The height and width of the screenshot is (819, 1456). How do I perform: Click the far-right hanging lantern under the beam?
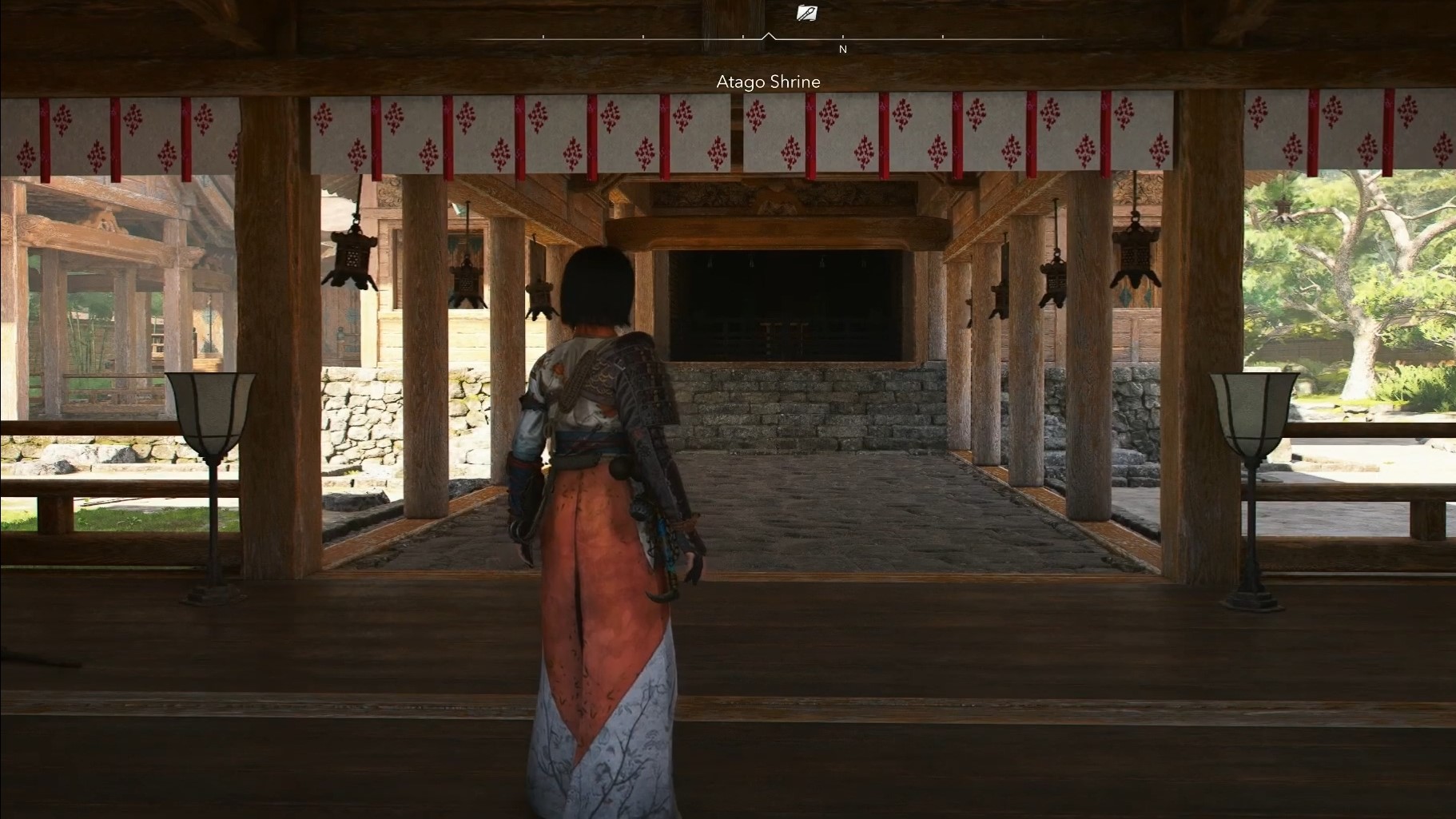pos(1136,256)
